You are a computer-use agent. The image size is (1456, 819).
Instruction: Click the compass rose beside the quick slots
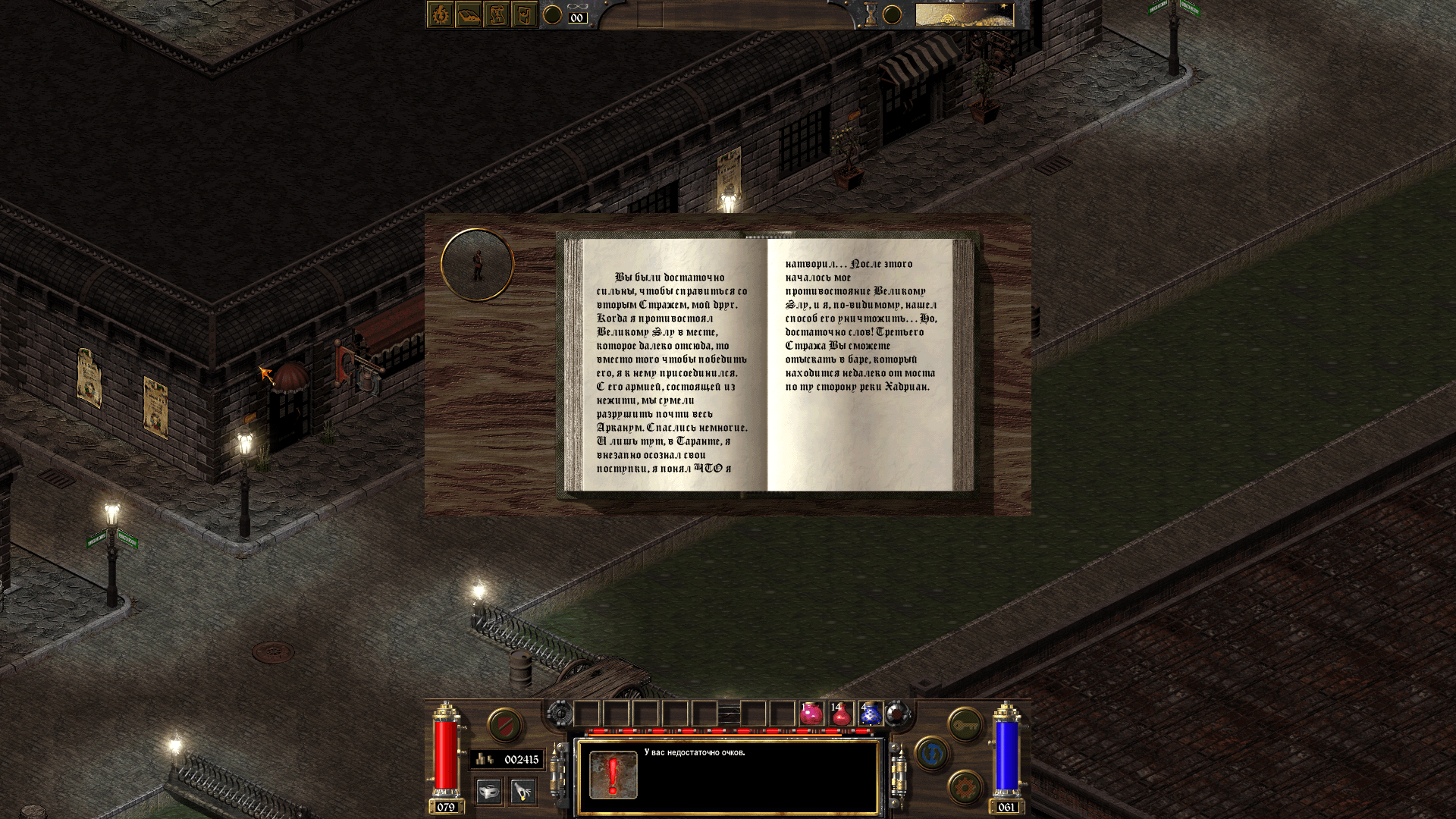(x=898, y=714)
